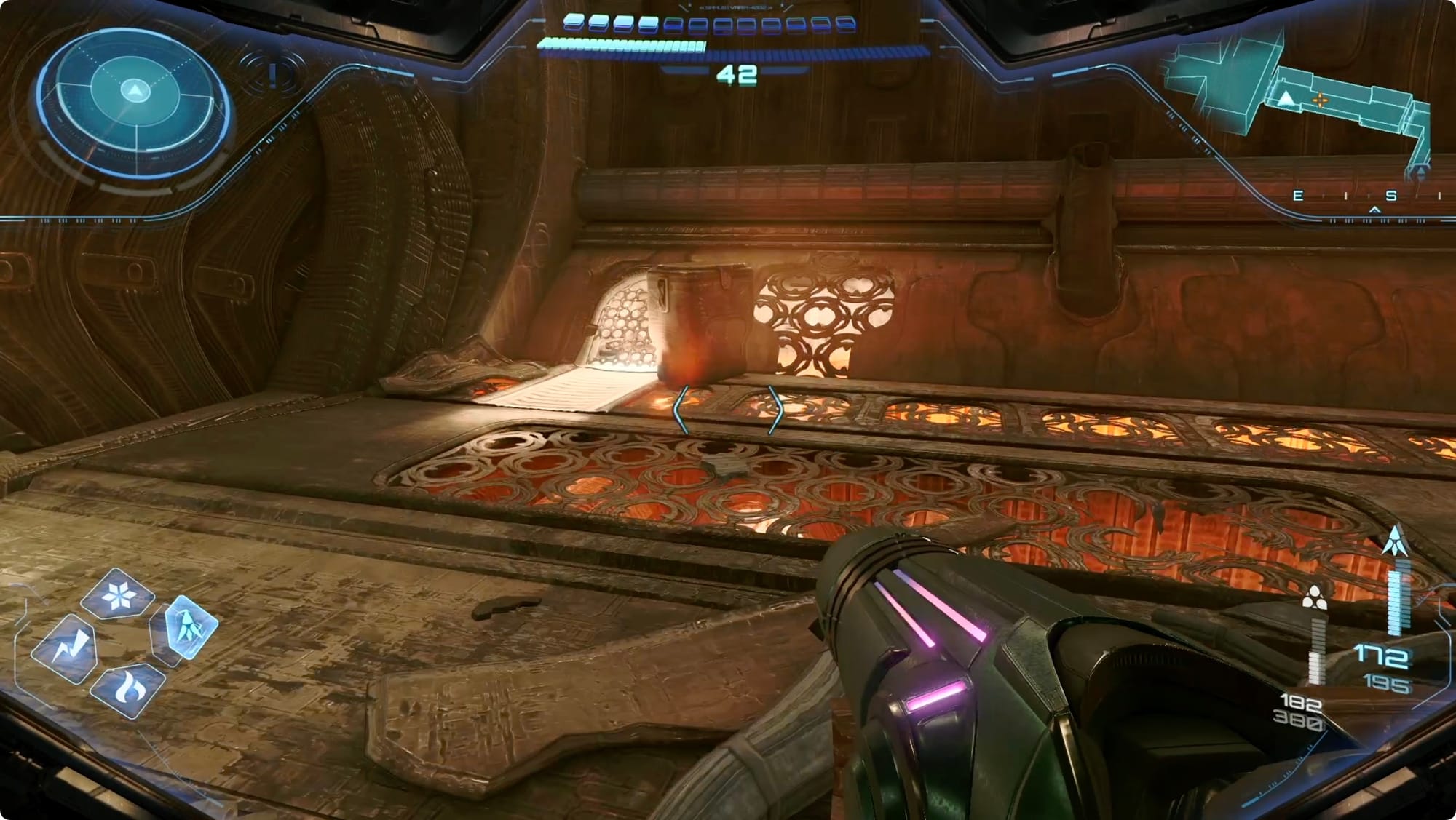Select the snowflake ice shot icon
The height and width of the screenshot is (820, 1456).
116,597
